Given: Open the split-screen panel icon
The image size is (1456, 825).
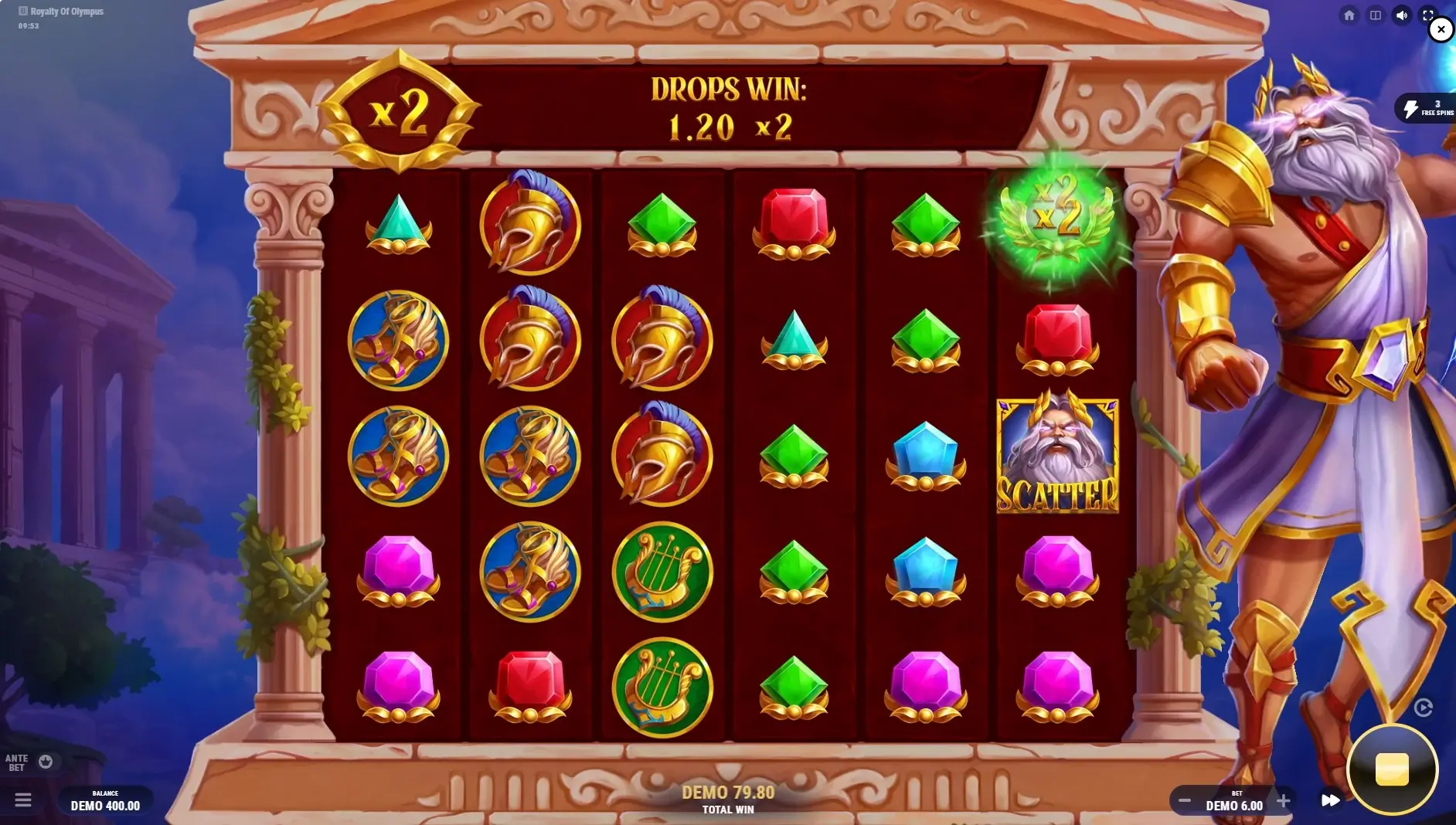Looking at the screenshot, I should pyautogui.click(x=1376, y=15).
